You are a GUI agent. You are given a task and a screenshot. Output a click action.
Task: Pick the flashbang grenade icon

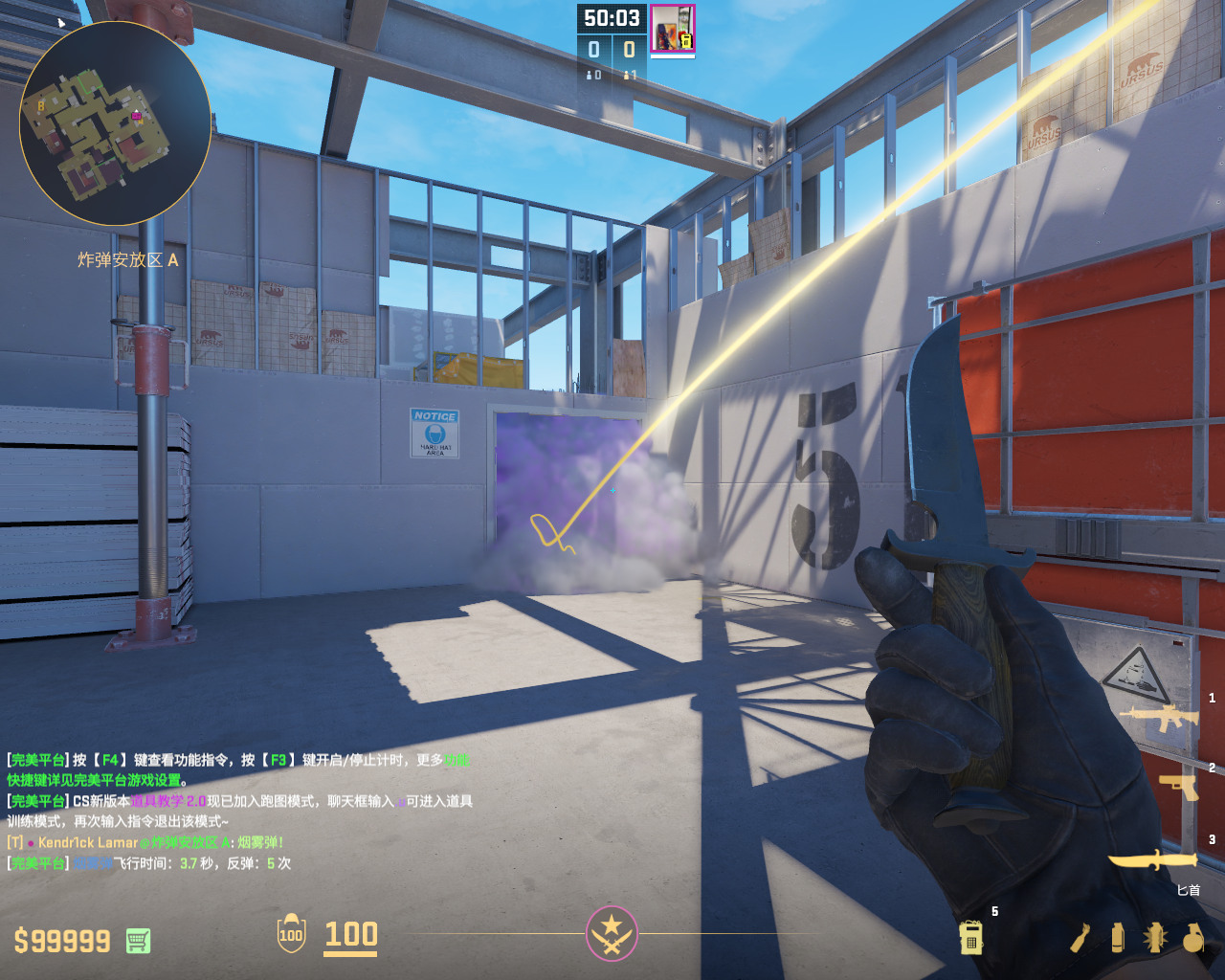point(1154,938)
